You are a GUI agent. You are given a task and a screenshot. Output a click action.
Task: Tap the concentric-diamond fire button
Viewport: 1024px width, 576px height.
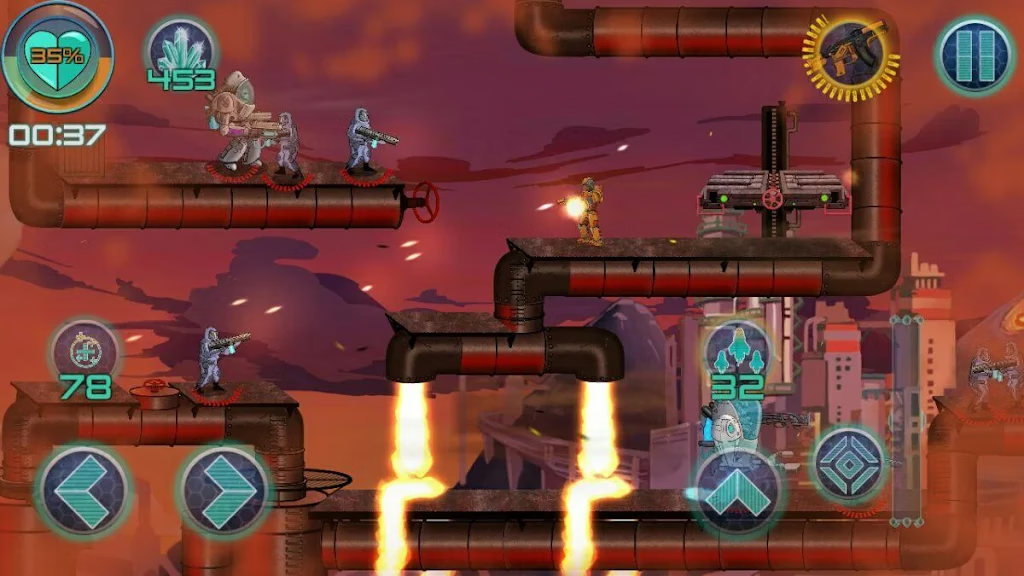(848, 463)
